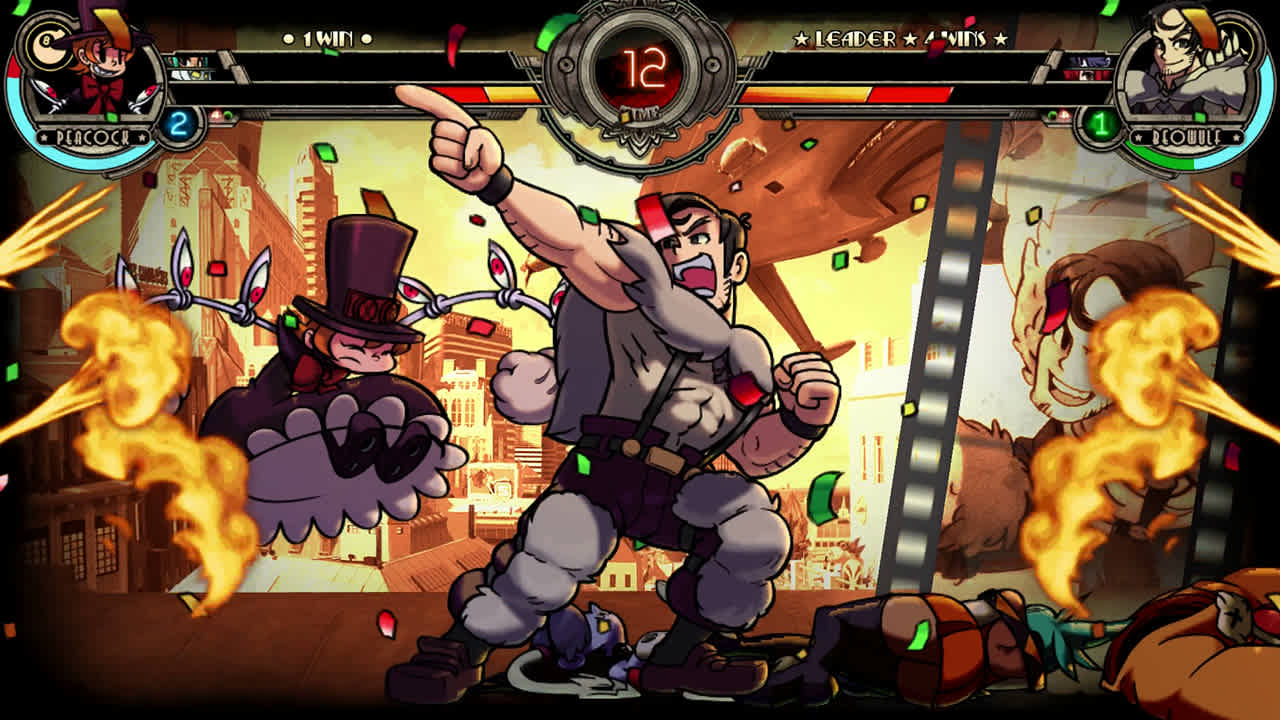This screenshot has width=1280, height=720.
Task: Click the green number 1 combo badge
Action: click(1100, 124)
